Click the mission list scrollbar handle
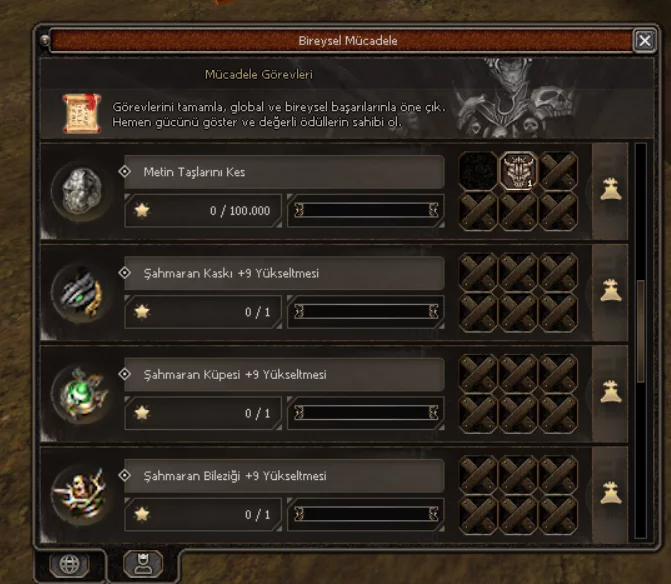671x584 pixels. [x=641, y=330]
